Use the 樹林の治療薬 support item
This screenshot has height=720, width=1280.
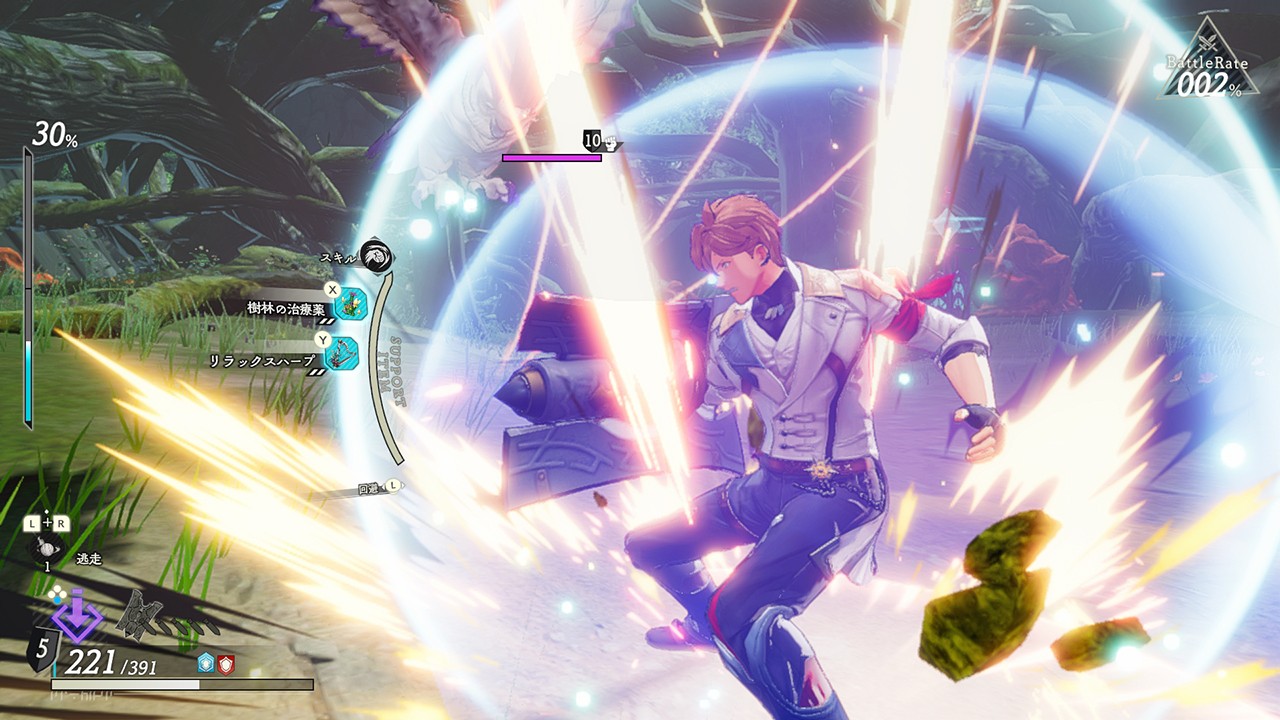pos(350,304)
